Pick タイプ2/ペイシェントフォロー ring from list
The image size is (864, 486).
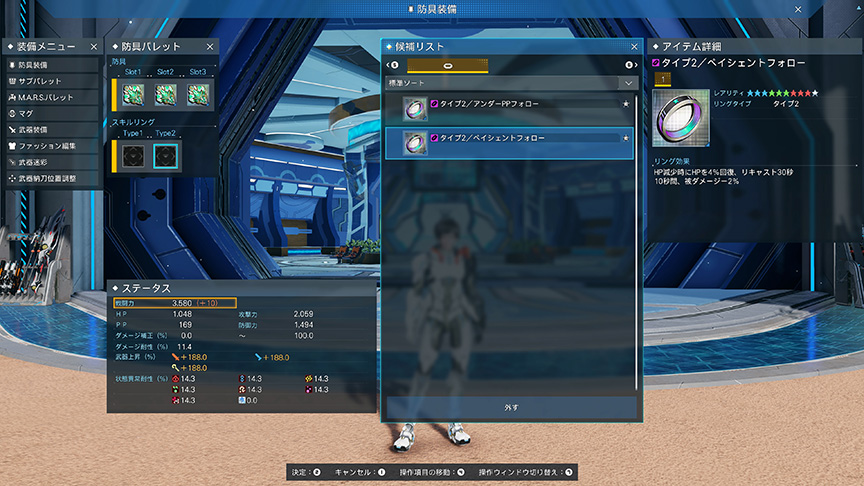pos(511,142)
